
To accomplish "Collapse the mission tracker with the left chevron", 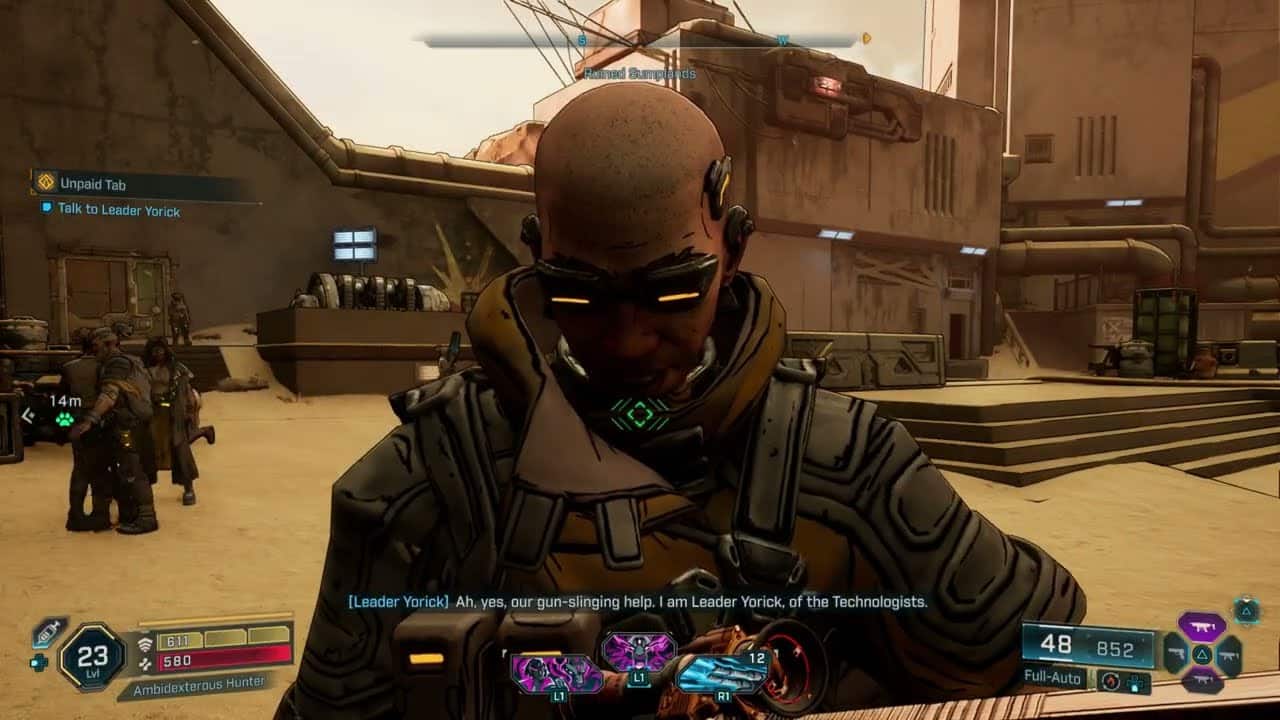I will pyautogui.click(x=27, y=414).
